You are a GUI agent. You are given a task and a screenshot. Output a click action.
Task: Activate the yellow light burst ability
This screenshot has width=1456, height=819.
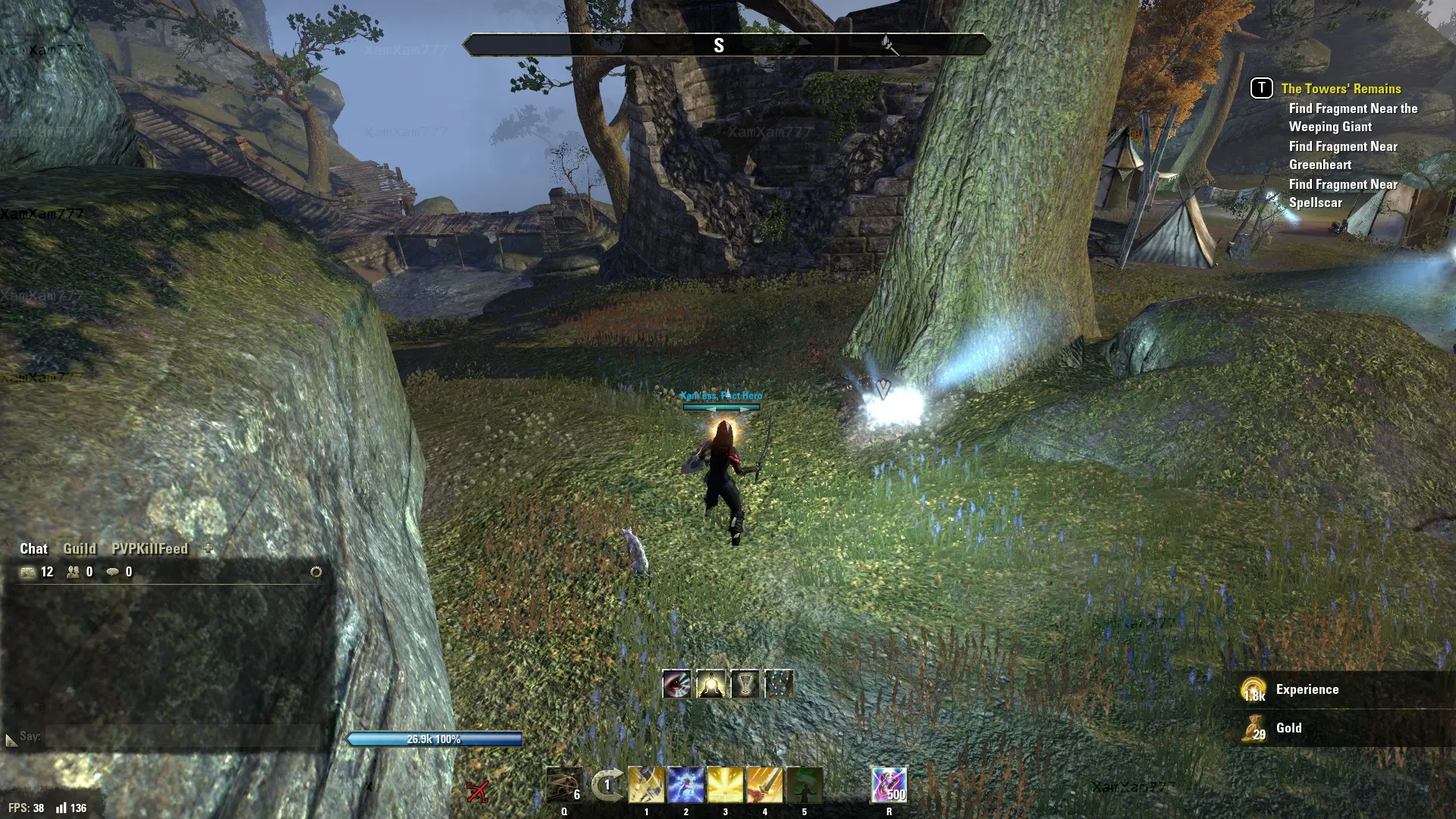(x=725, y=785)
